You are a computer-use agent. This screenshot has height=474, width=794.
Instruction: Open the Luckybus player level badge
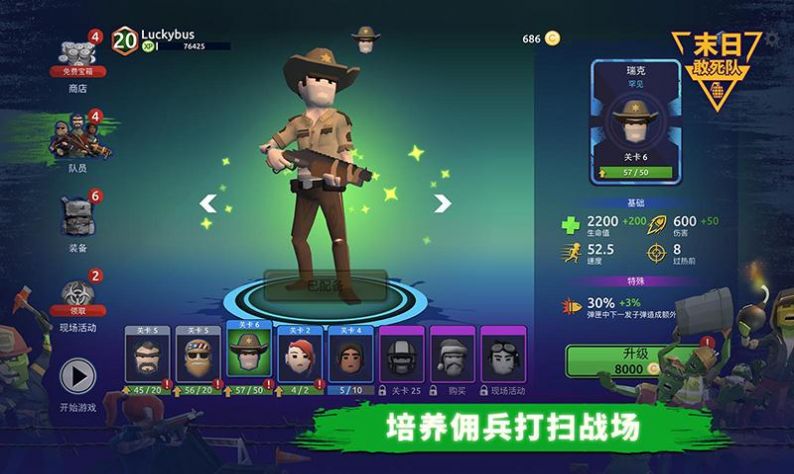[x=125, y=40]
